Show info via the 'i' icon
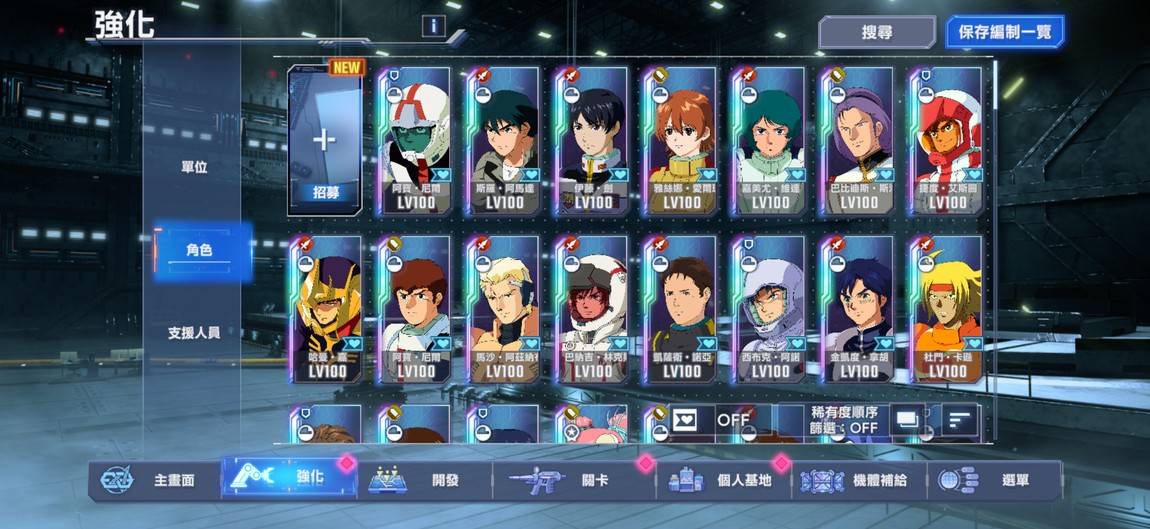This screenshot has width=1150, height=529. coord(433,26)
